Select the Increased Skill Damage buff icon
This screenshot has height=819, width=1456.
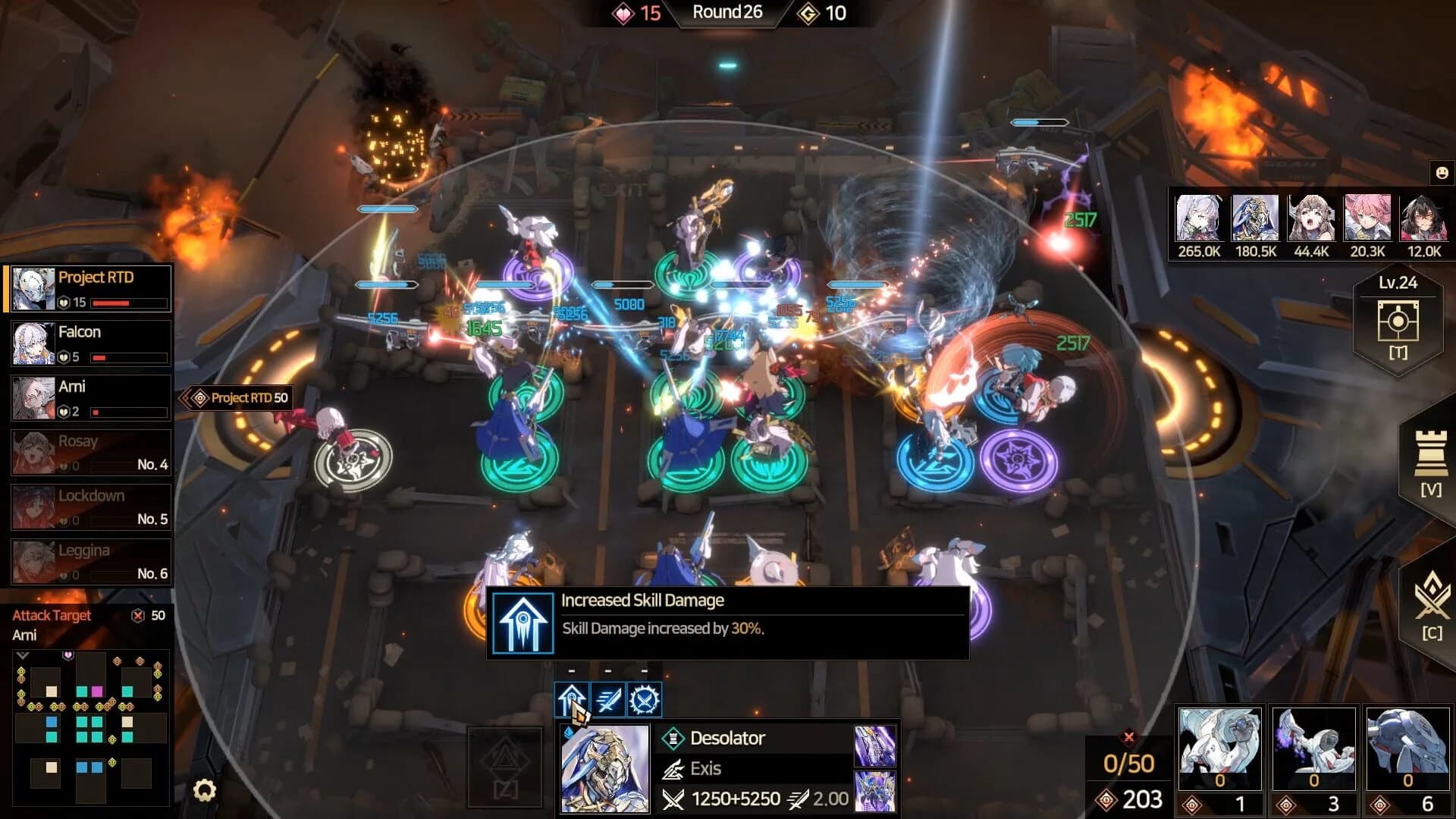coord(573,699)
